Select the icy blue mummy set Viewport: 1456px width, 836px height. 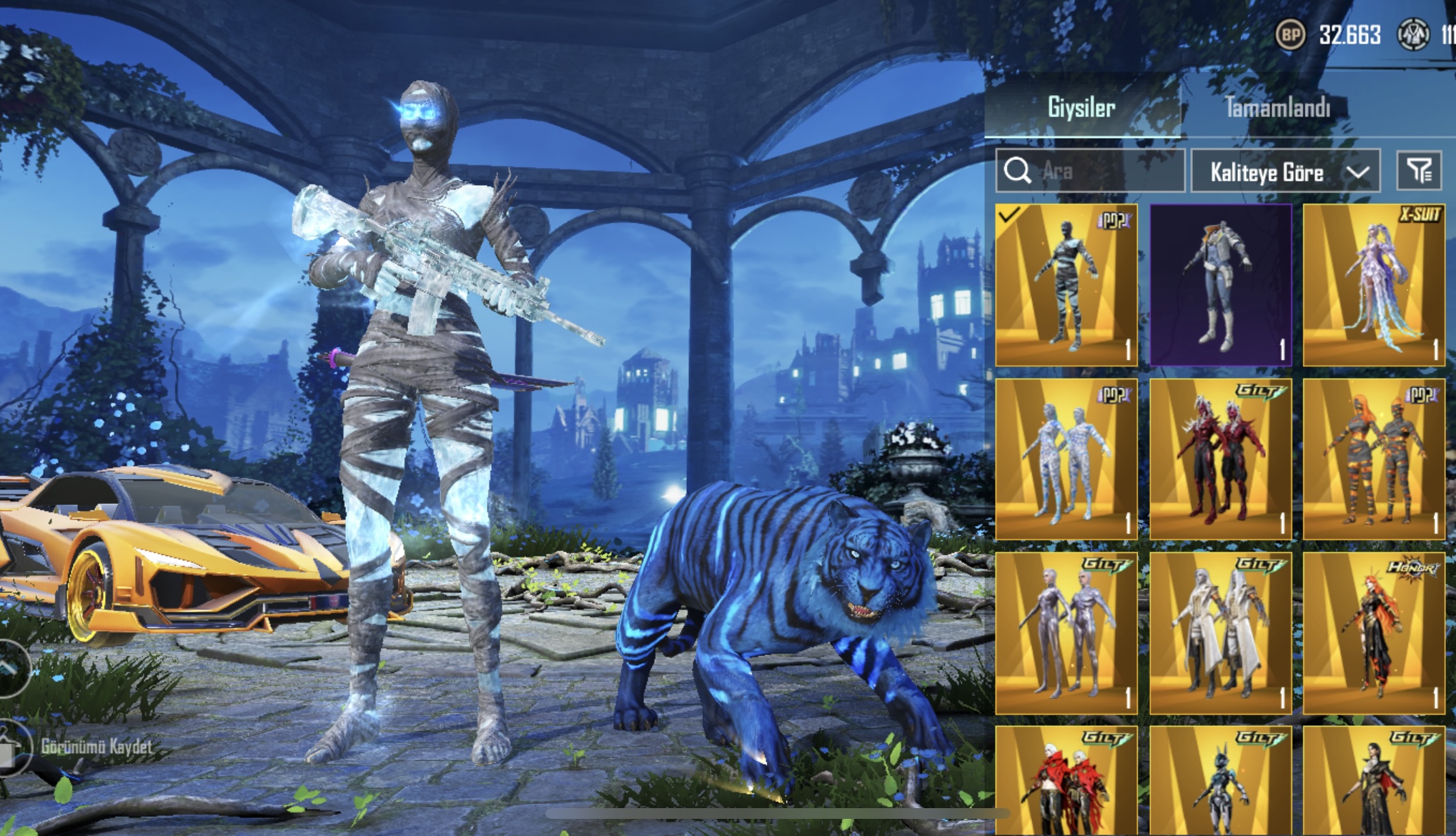point(1066,459)
